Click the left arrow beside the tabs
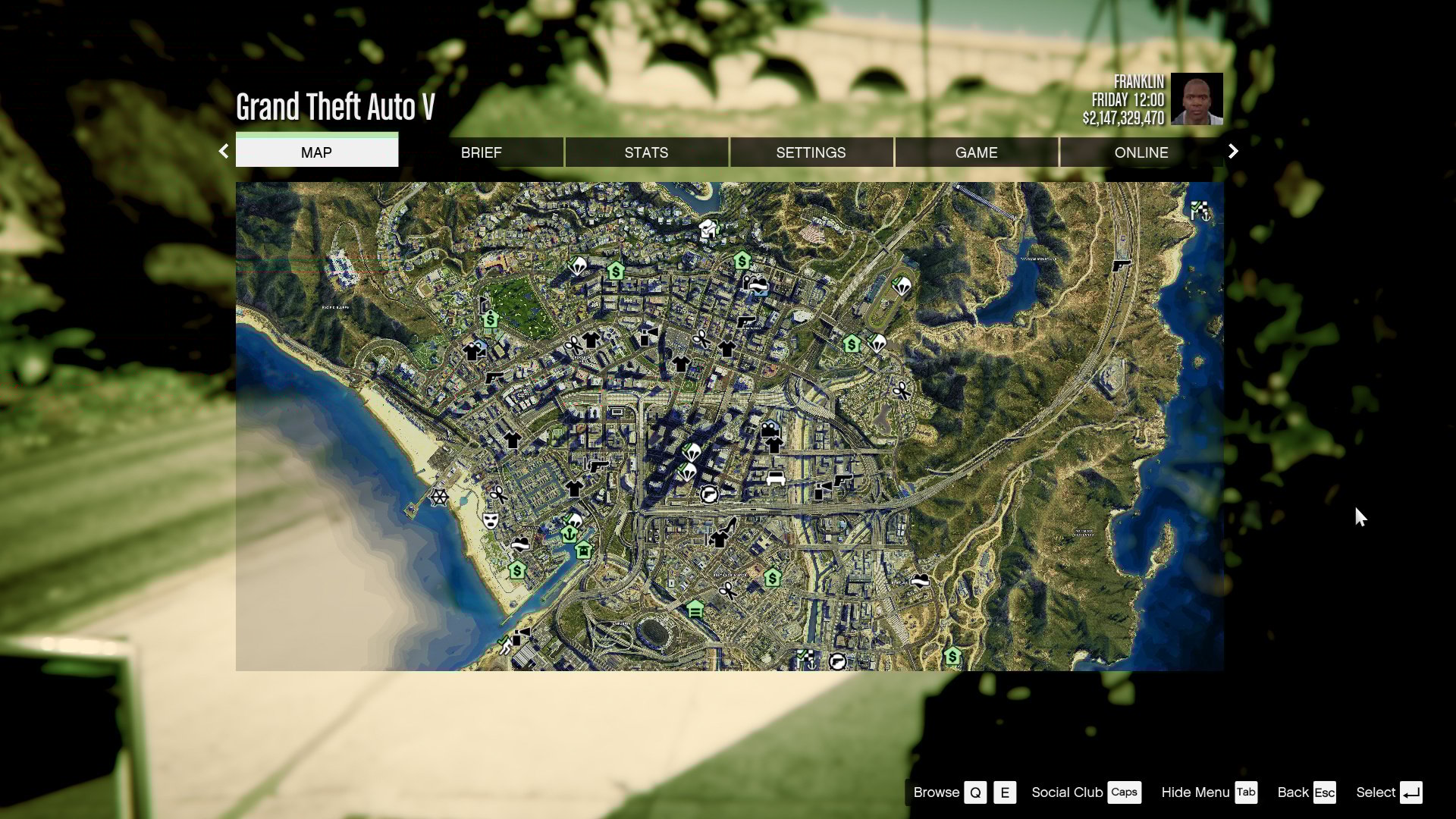The width and height of the screenshot is (1456, 819). point(224,152)
